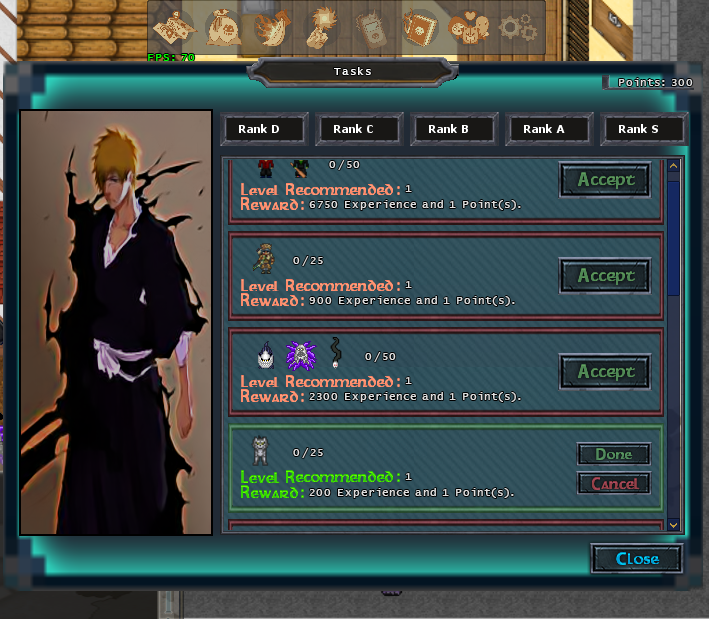Accept the 900 Experience task

click(605, 276)
